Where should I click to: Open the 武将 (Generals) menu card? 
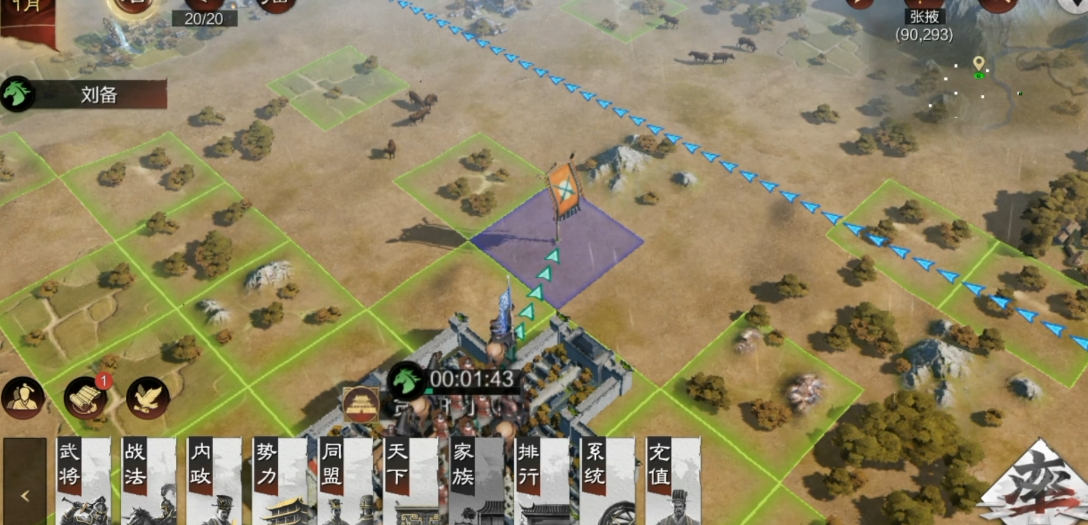(x=83, y=481)
